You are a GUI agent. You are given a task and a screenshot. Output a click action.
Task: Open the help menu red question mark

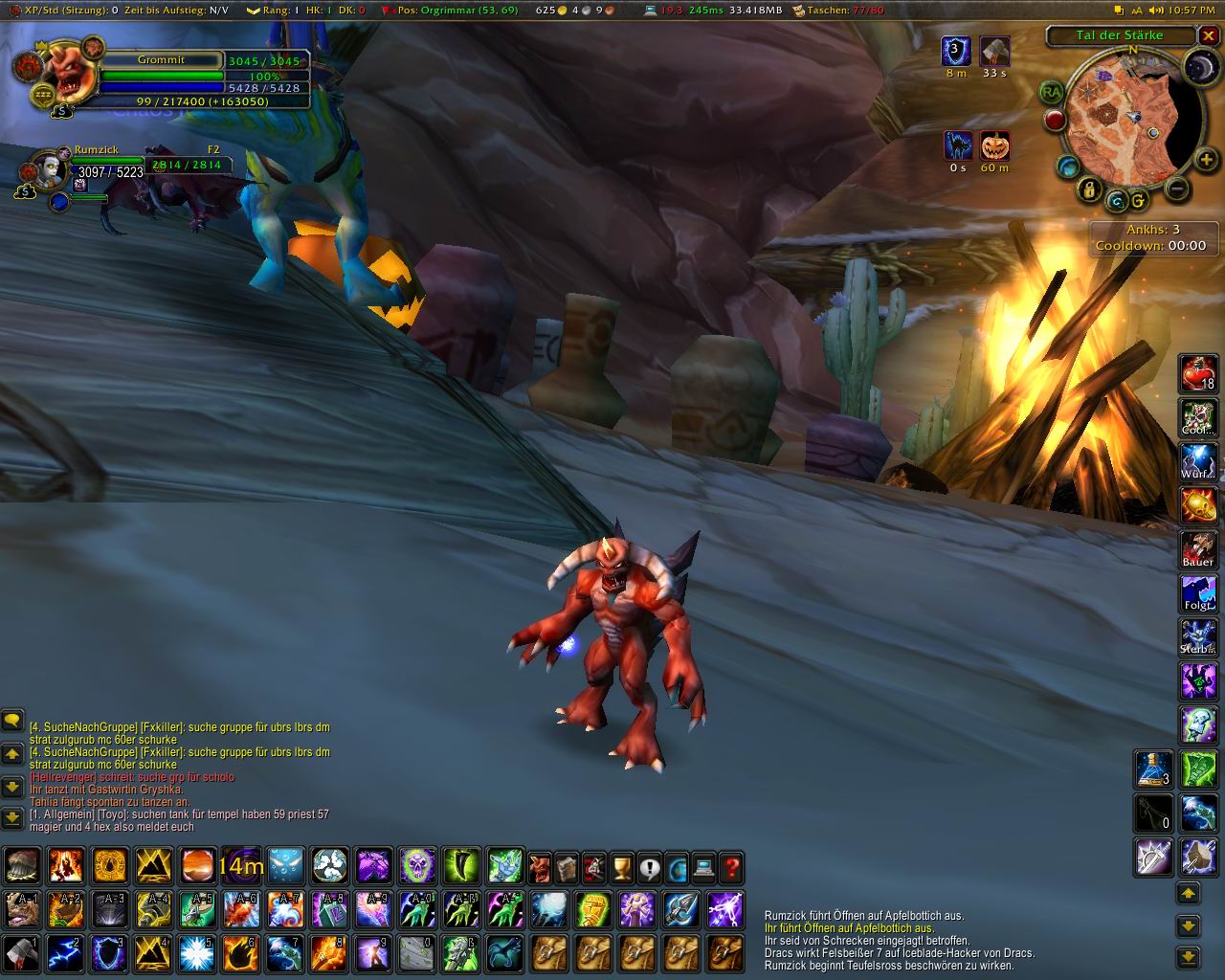point(732,867)
